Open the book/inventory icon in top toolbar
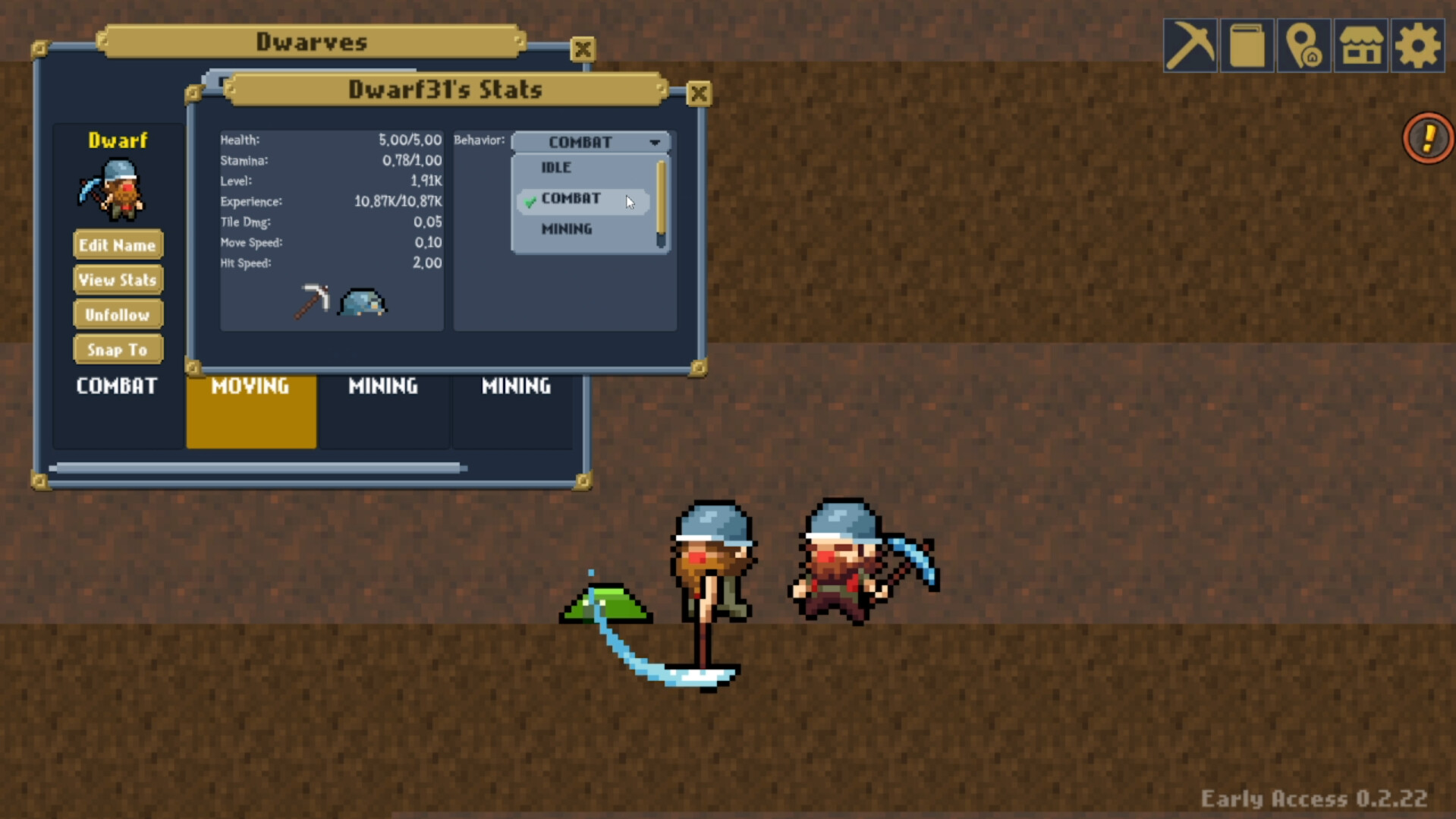This screenshot has height=819, width=1456. 1247,45
